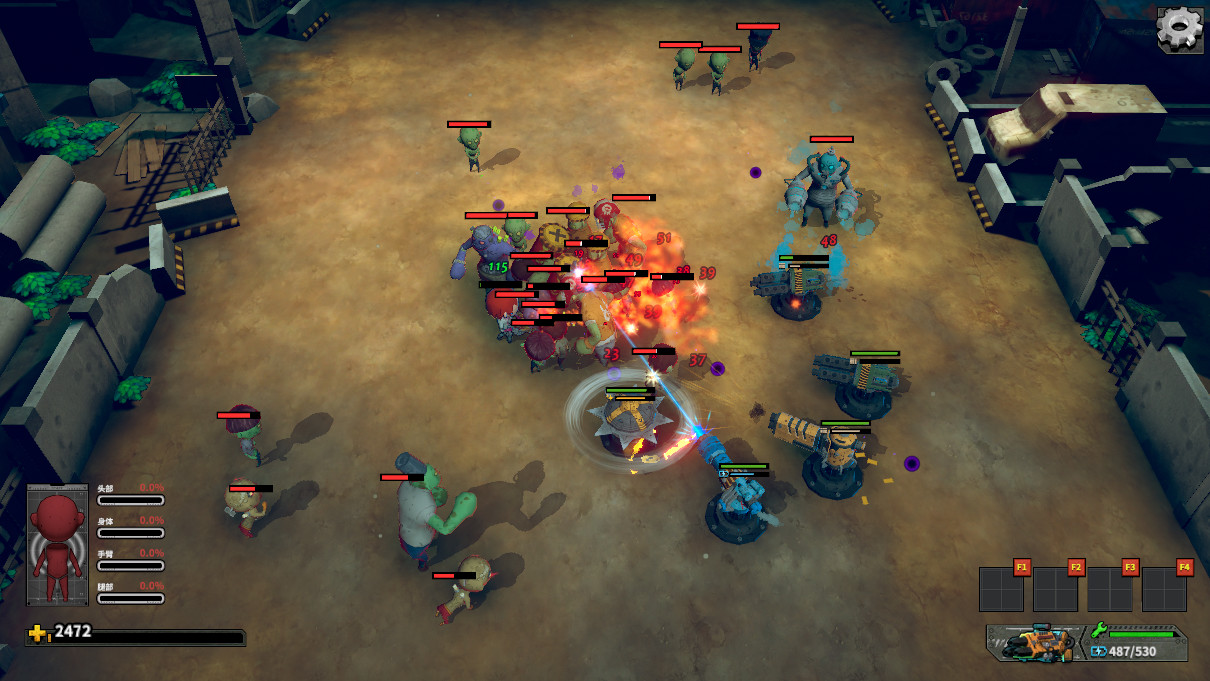
Task: Select the skill slot labeled F1
Action: pos(1002,589)
